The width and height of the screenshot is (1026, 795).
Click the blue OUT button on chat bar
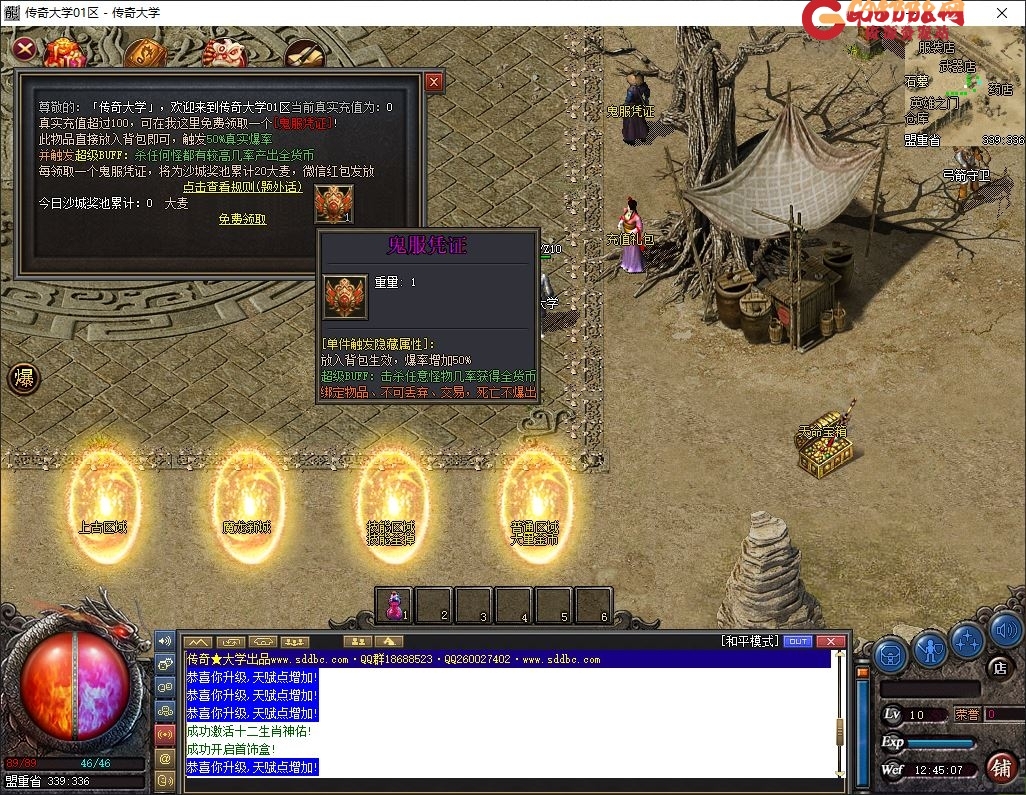(798, 641)
